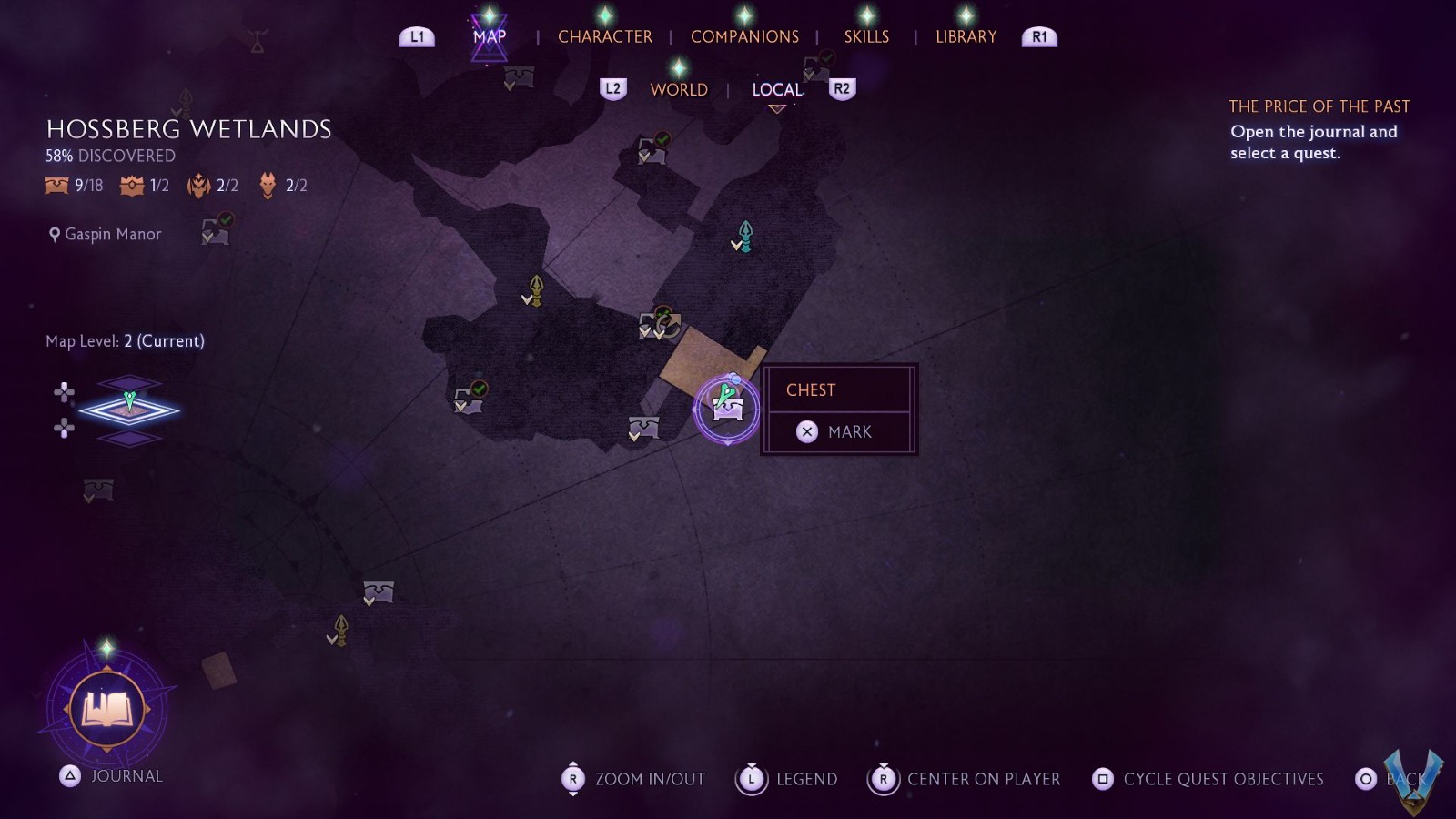This screenshot has height=819, width=1456.
Task: Click the gold arrow marker near map center
Action: (x=534, y=291)
